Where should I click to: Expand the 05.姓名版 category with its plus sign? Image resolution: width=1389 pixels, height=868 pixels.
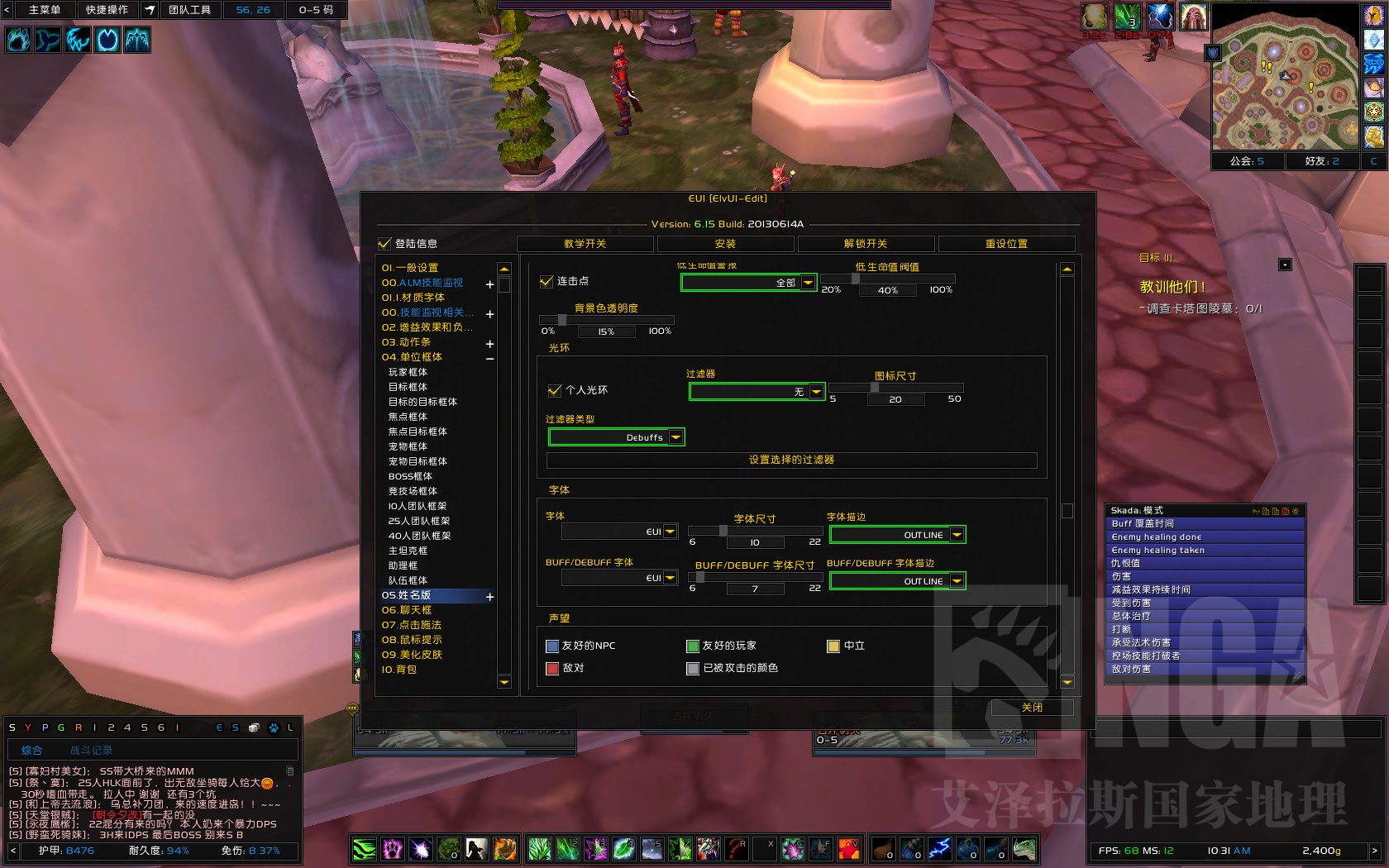pyautogui.click(x=489, y=596)
